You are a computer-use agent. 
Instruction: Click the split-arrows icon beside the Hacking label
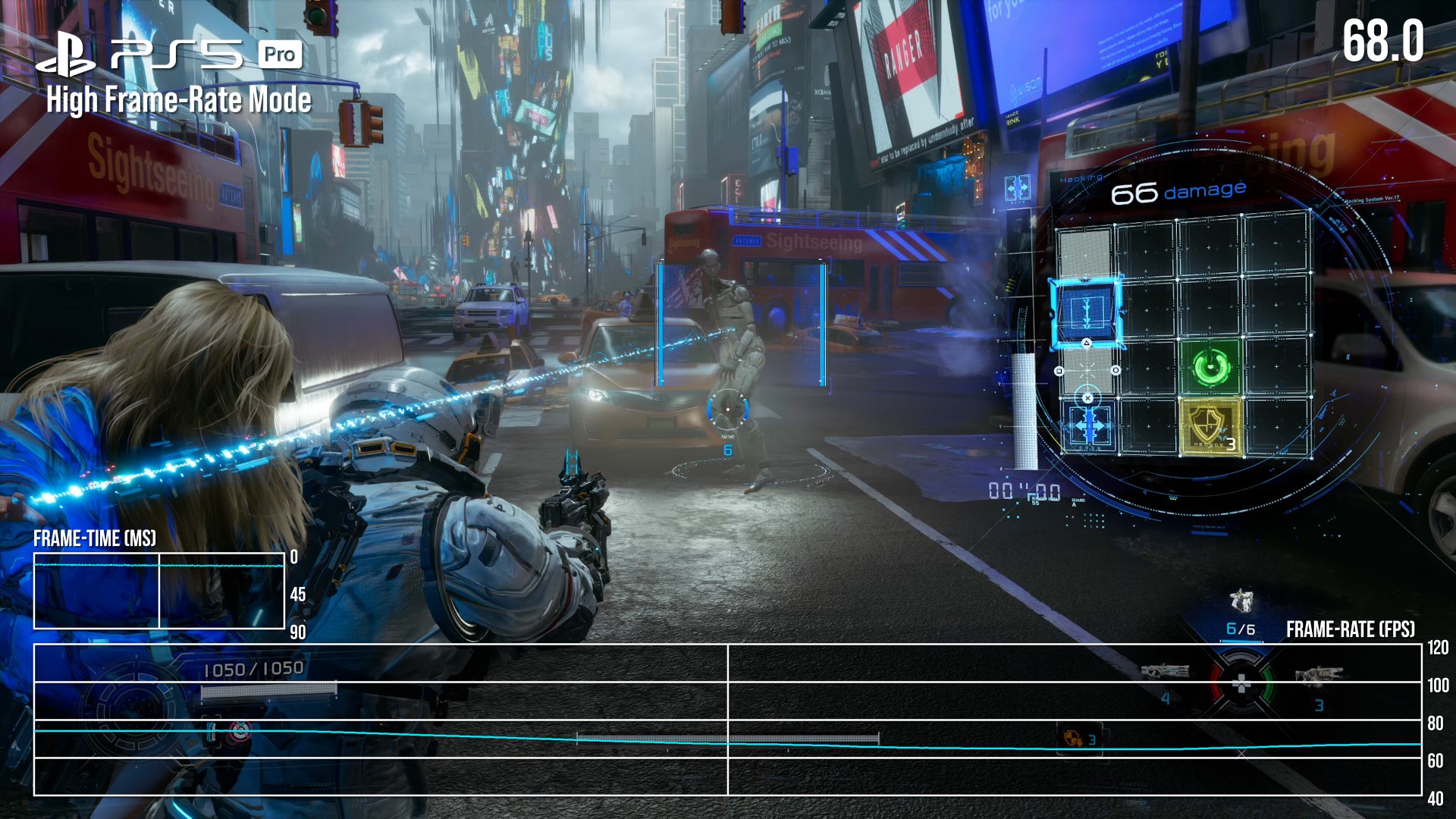pyautogui.click(x=1017, y=187)
